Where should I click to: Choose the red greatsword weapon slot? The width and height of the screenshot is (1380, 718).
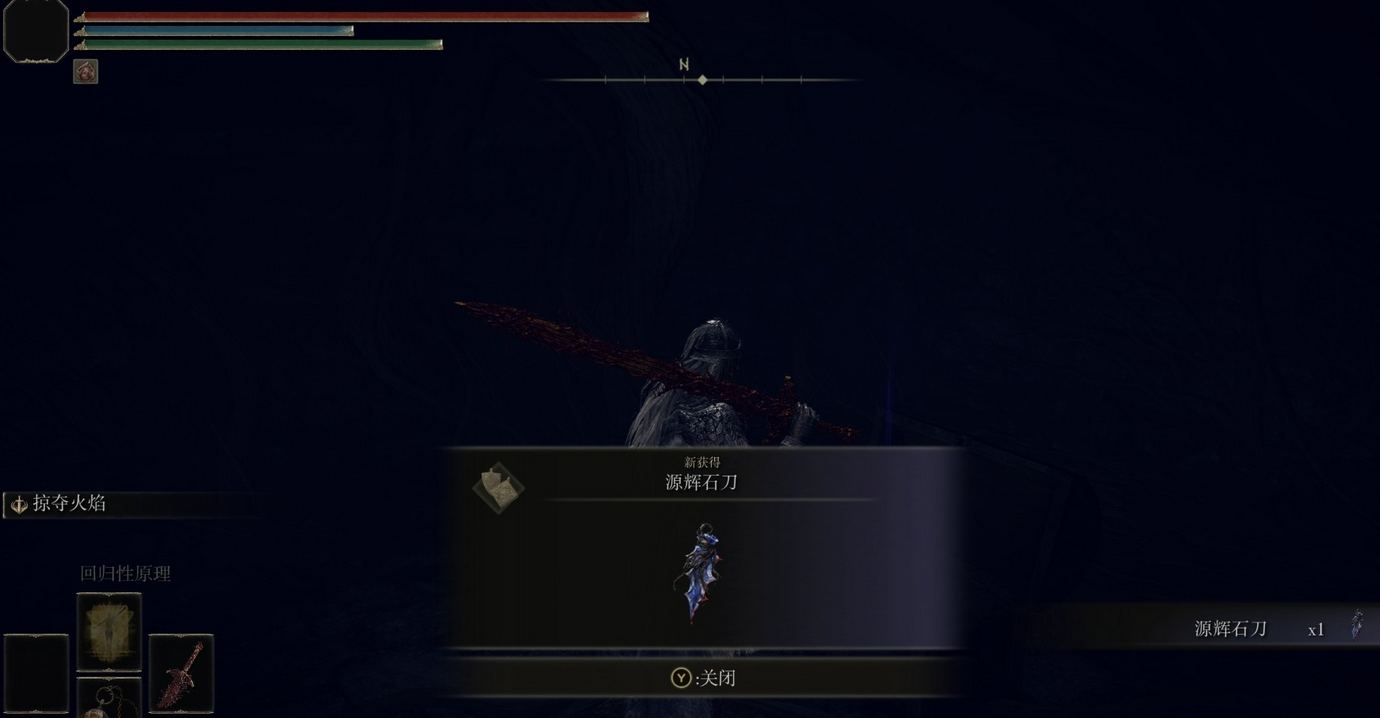point(181,673)
